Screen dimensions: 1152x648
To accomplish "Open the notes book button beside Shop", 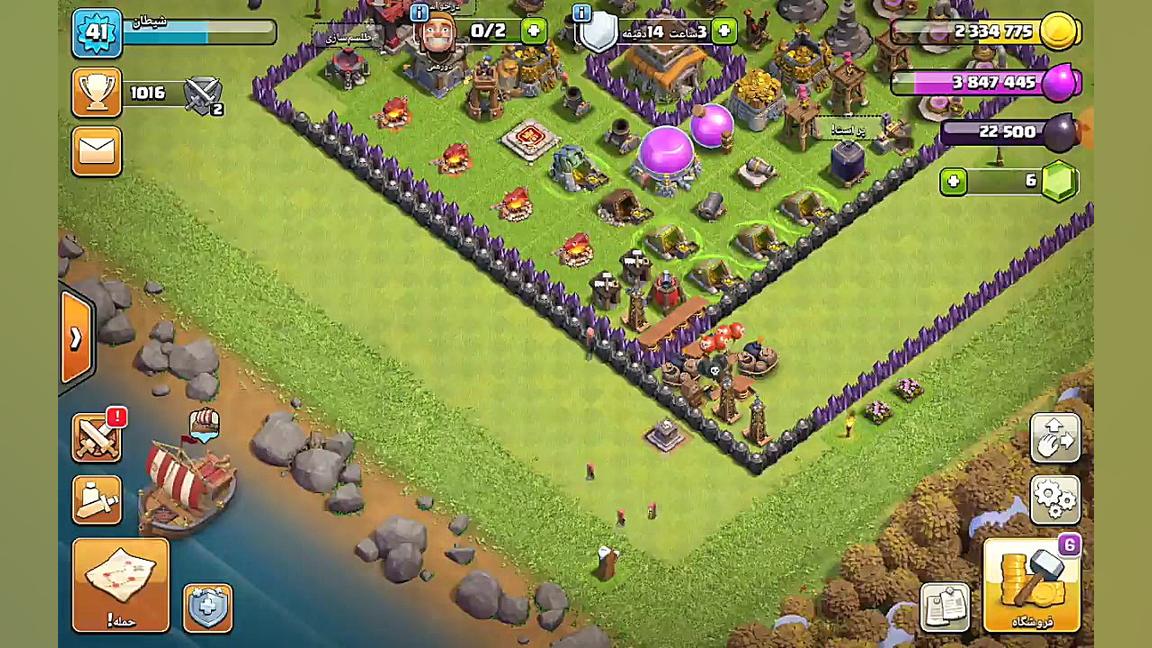I will pos(944,607).
